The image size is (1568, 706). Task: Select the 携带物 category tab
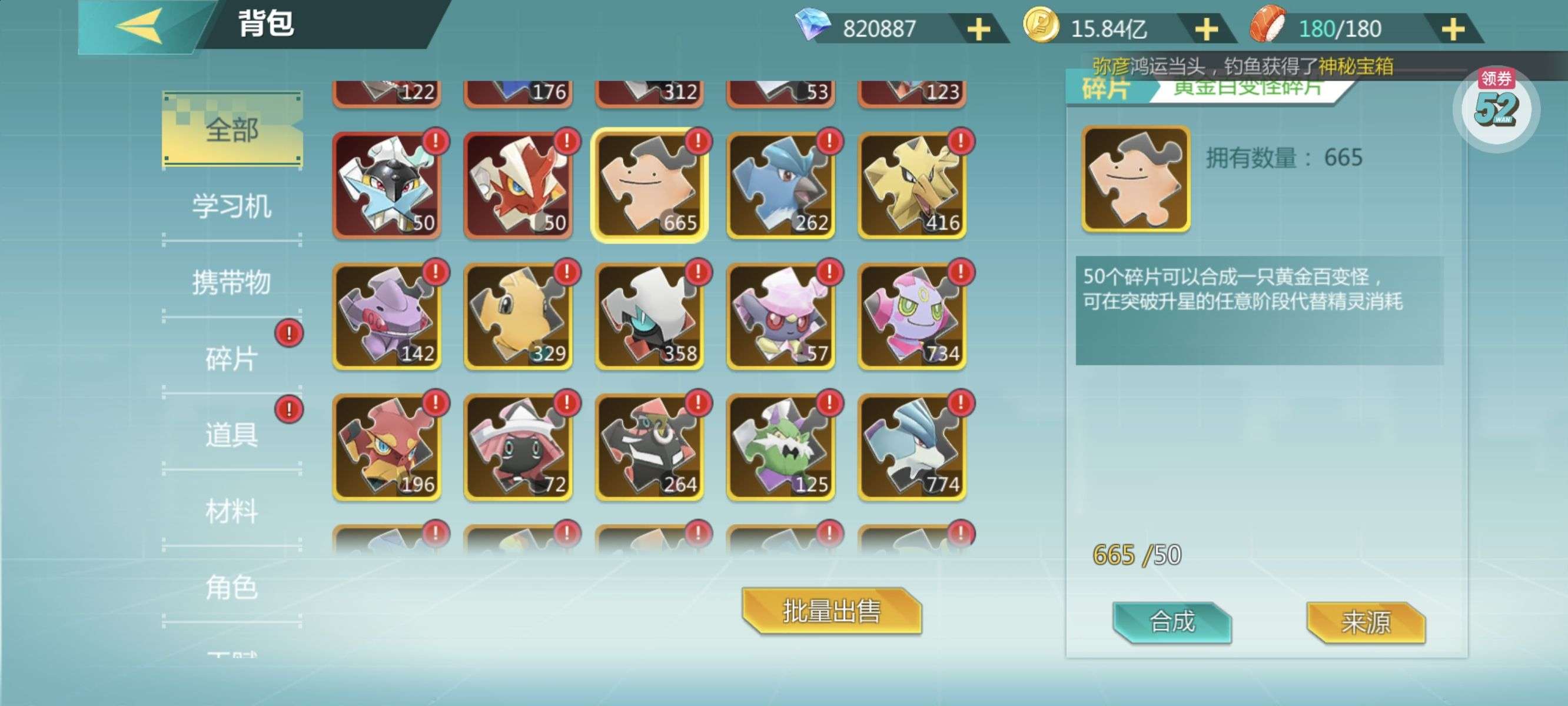[x=232, y=282]
